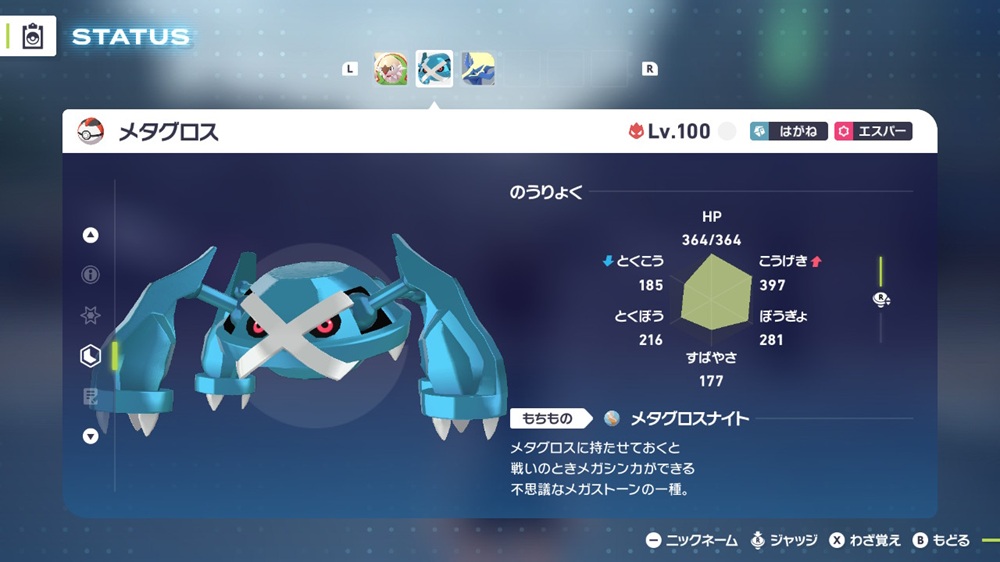Switch to the star-shaped page tab
This screenshot has width=1000, height=562.
click(91, 315)
